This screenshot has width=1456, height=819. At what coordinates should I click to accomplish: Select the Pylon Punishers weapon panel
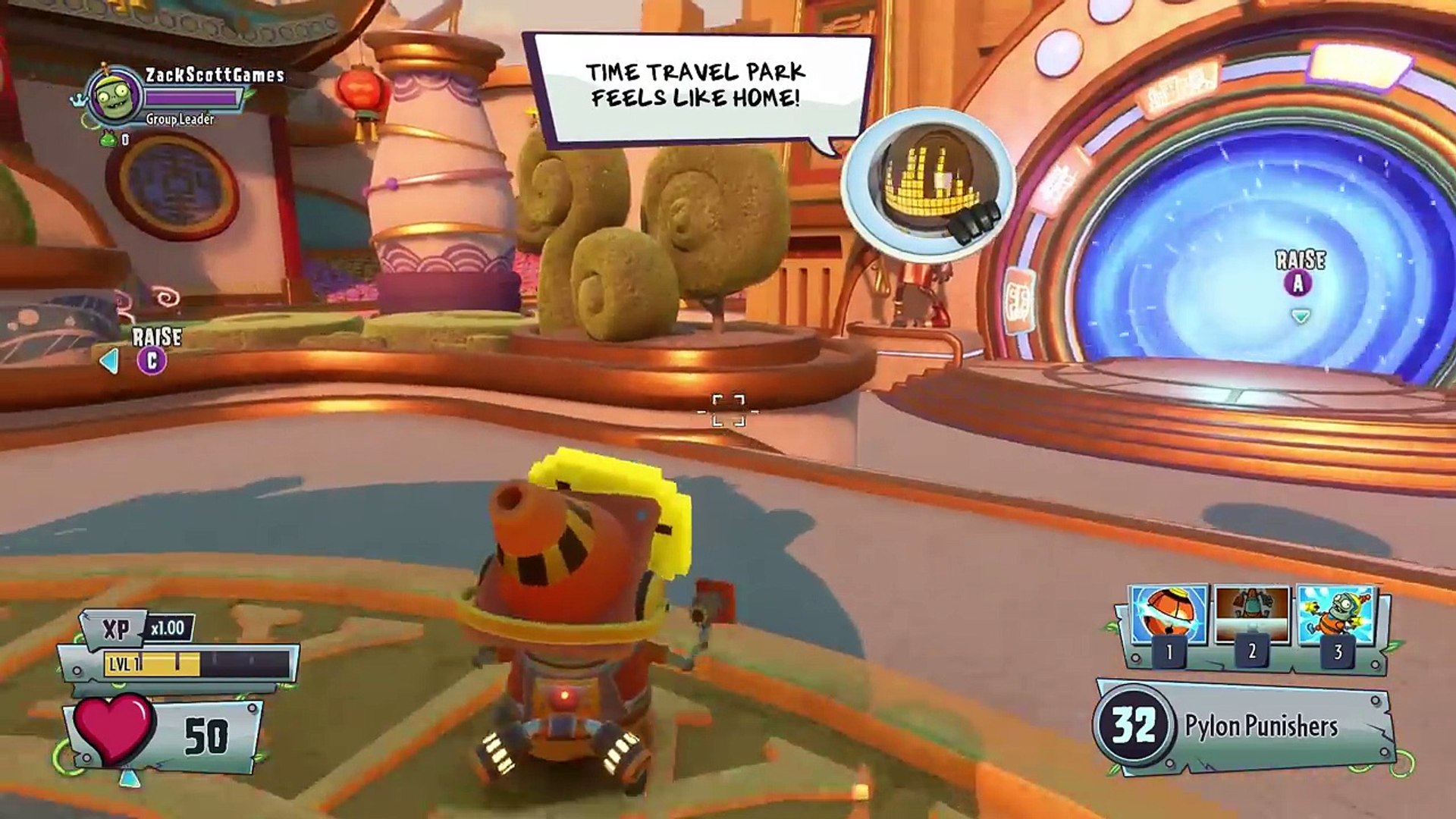point(1244,726)
